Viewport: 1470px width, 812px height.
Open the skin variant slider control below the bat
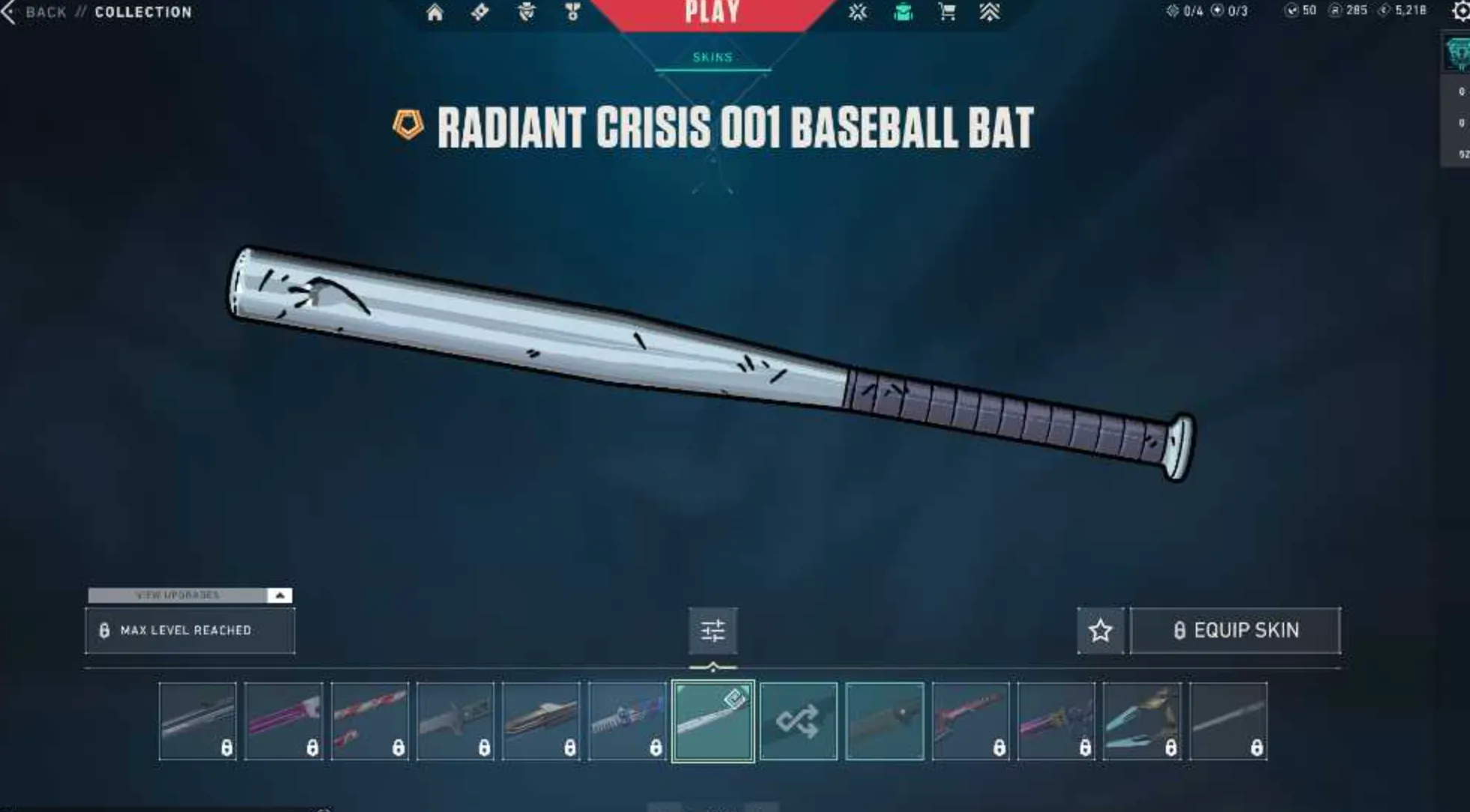714,630
